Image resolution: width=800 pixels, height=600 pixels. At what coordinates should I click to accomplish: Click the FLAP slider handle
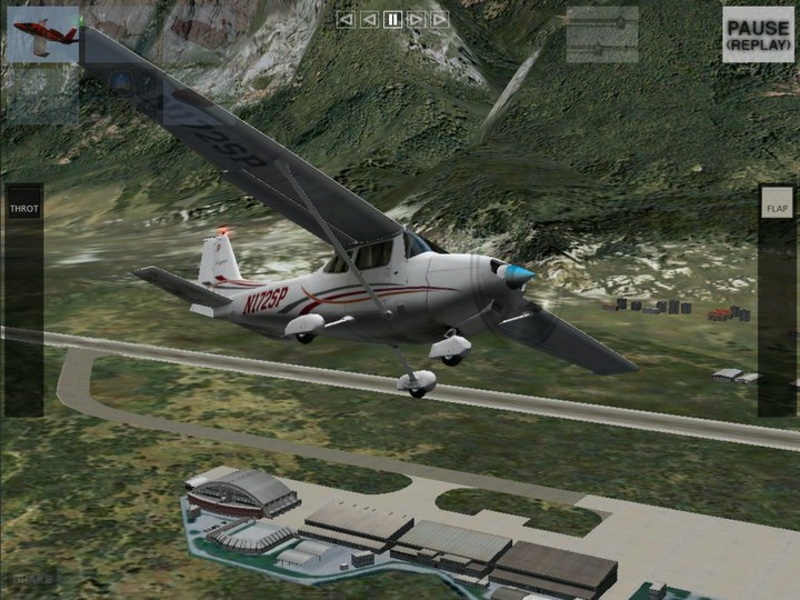[776, 208]
